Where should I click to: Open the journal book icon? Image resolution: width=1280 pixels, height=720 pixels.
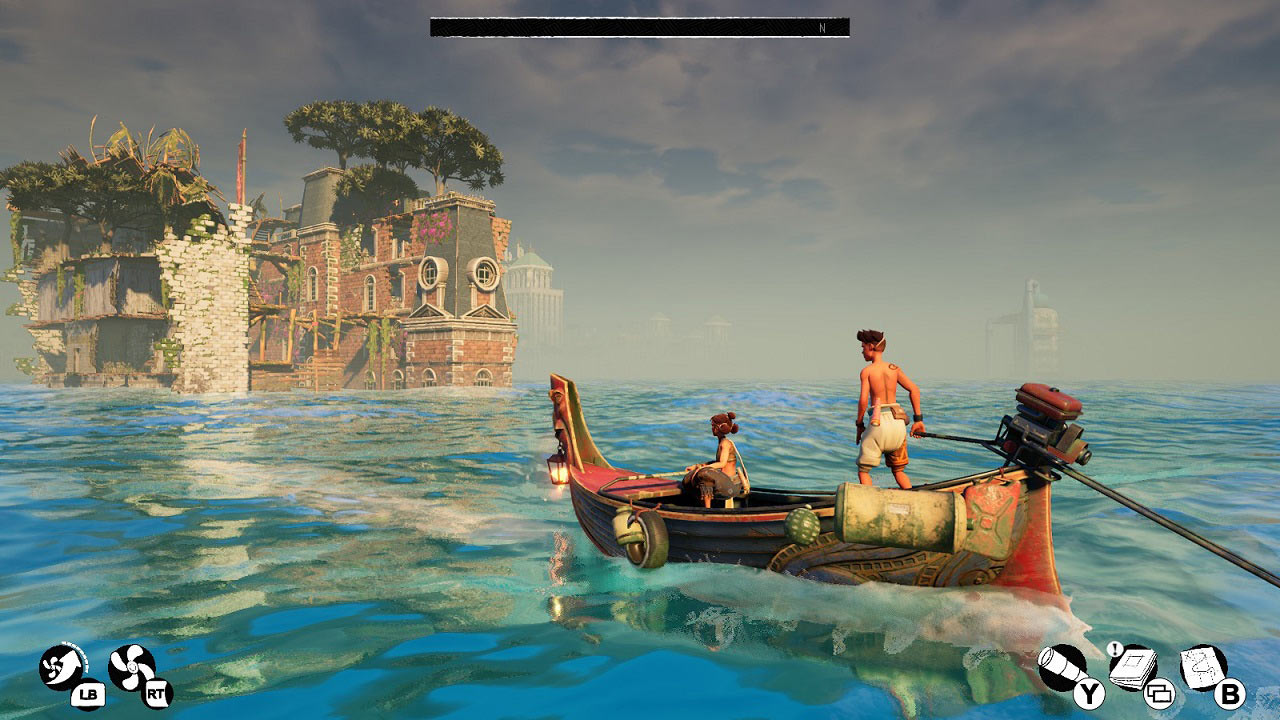(1133, 666)
